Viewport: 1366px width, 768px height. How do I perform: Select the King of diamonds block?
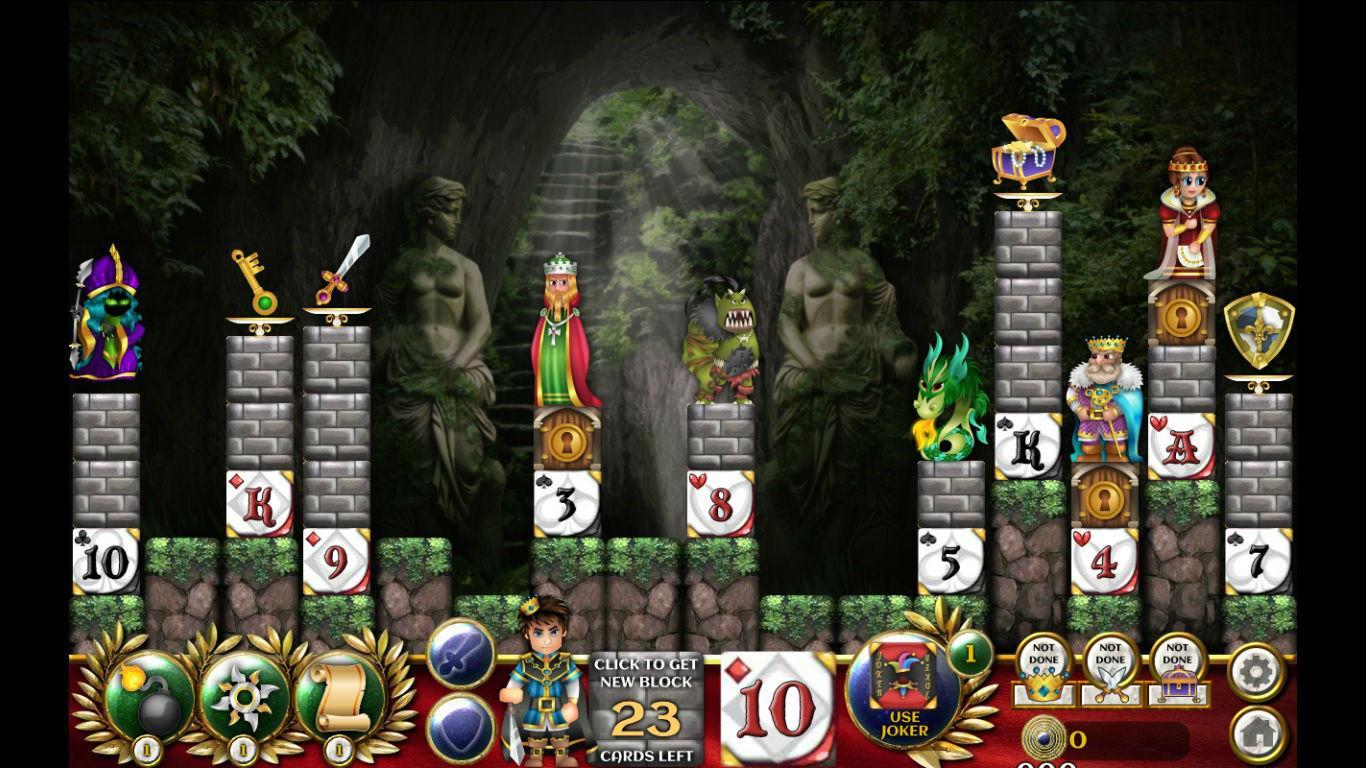(x=260, y=503)
